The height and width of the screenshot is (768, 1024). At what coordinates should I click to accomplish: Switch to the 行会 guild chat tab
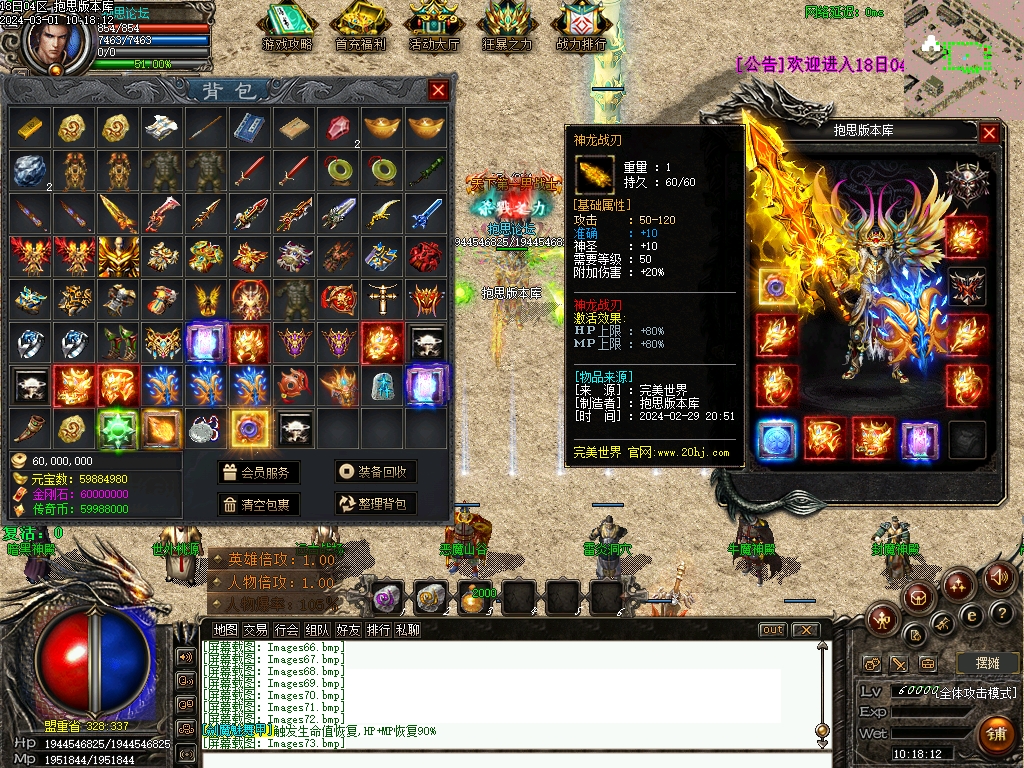pos(287,630)
